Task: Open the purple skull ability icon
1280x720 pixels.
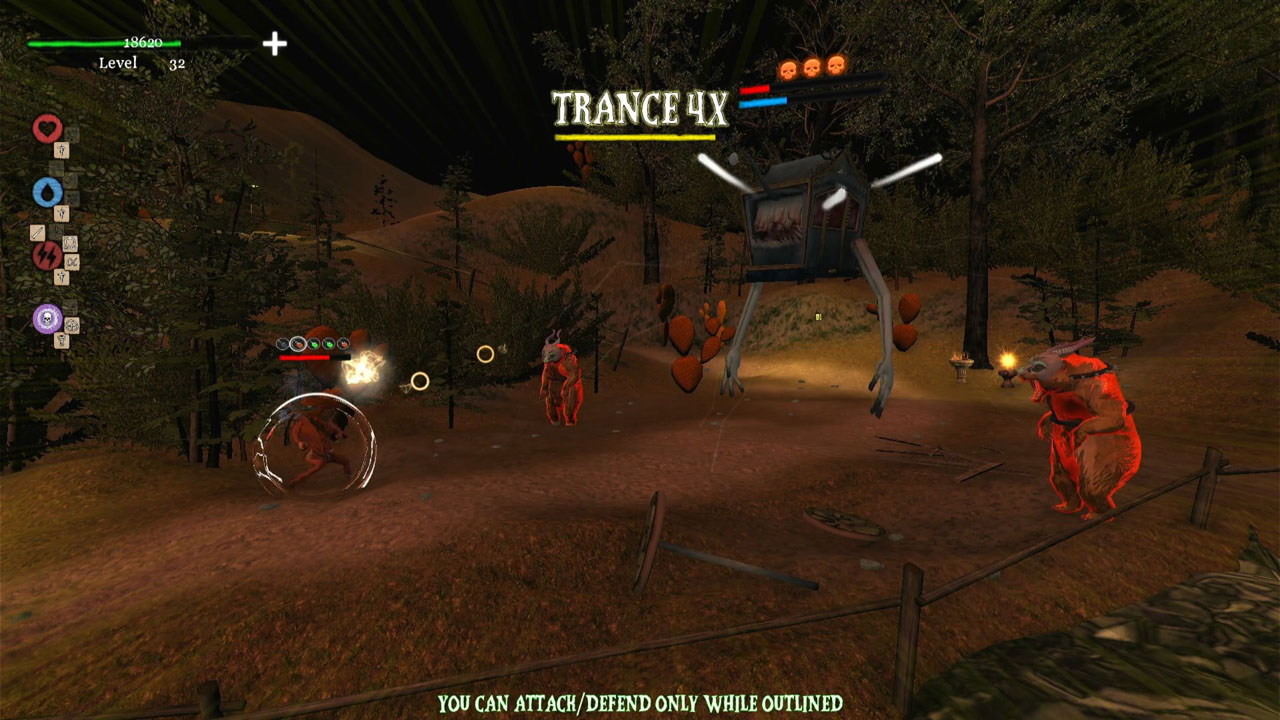Action: click(46, 316)
